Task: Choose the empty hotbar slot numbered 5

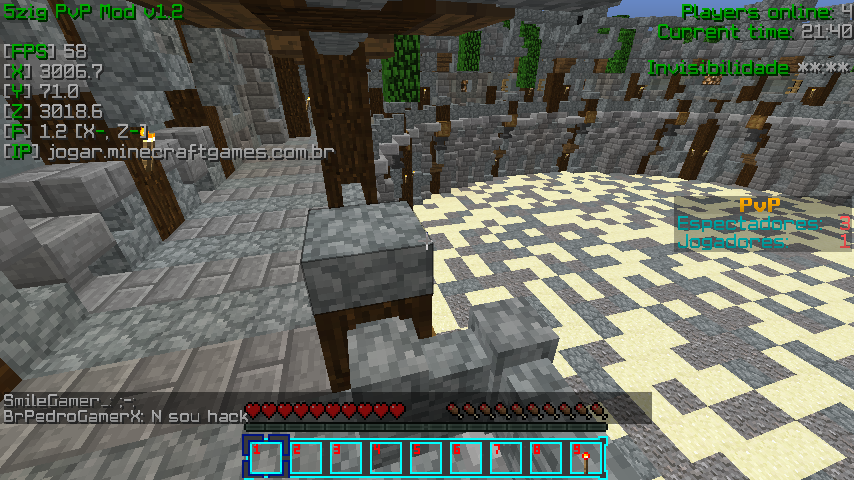Action: (x=426, y=457)
